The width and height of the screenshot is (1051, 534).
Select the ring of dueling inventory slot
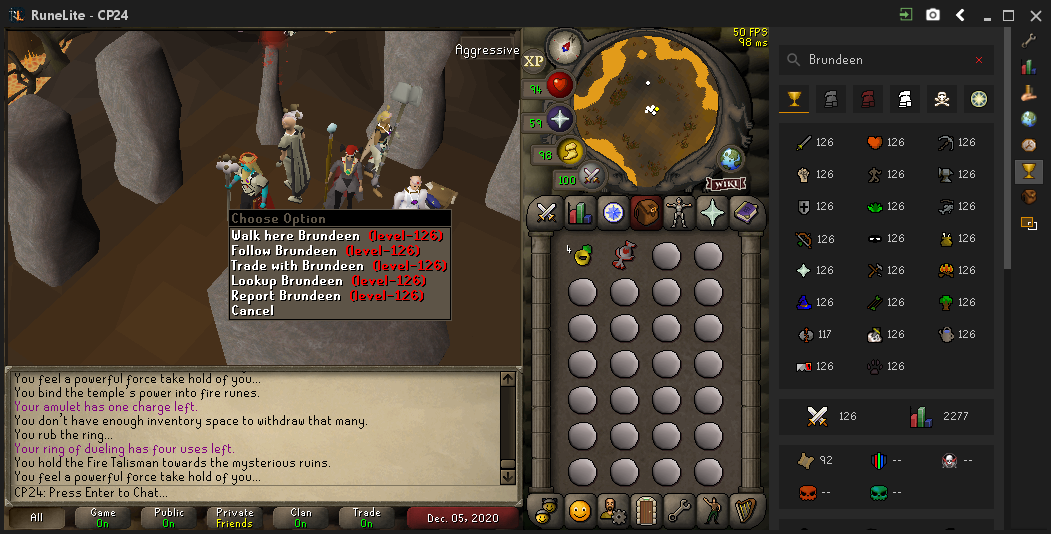tap(624, 255)
